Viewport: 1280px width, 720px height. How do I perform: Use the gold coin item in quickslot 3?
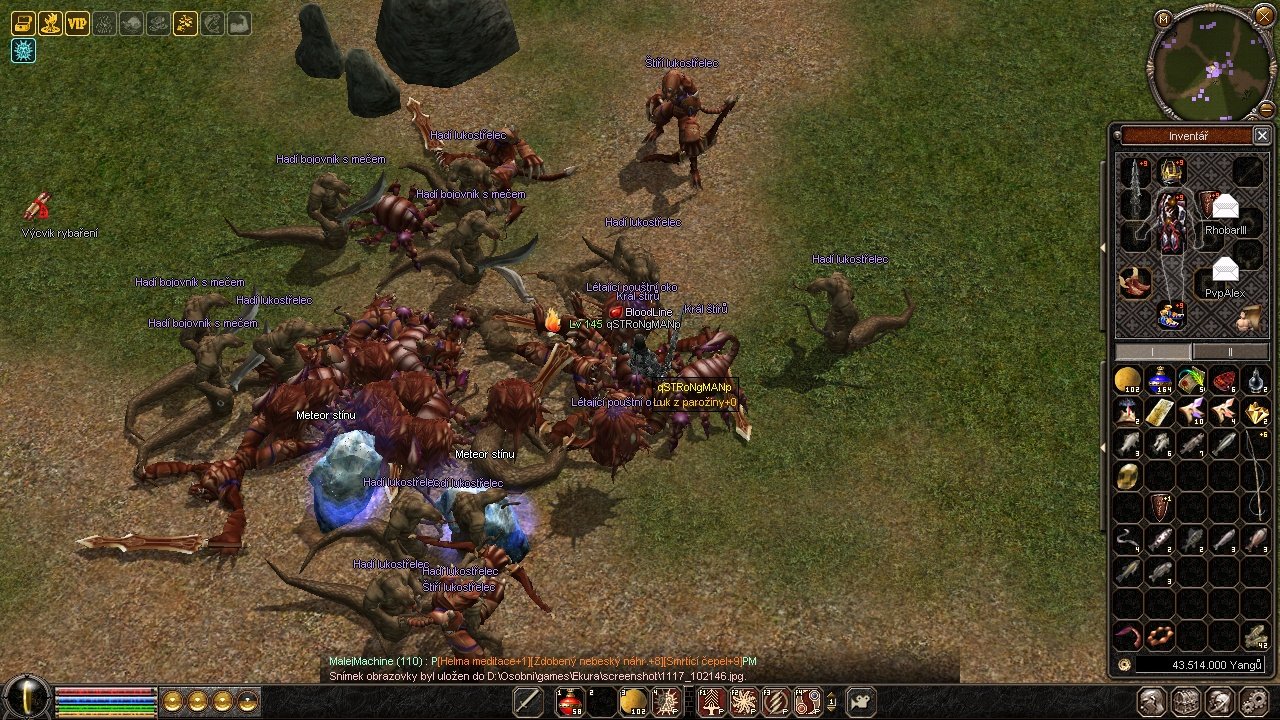(634, 702)
